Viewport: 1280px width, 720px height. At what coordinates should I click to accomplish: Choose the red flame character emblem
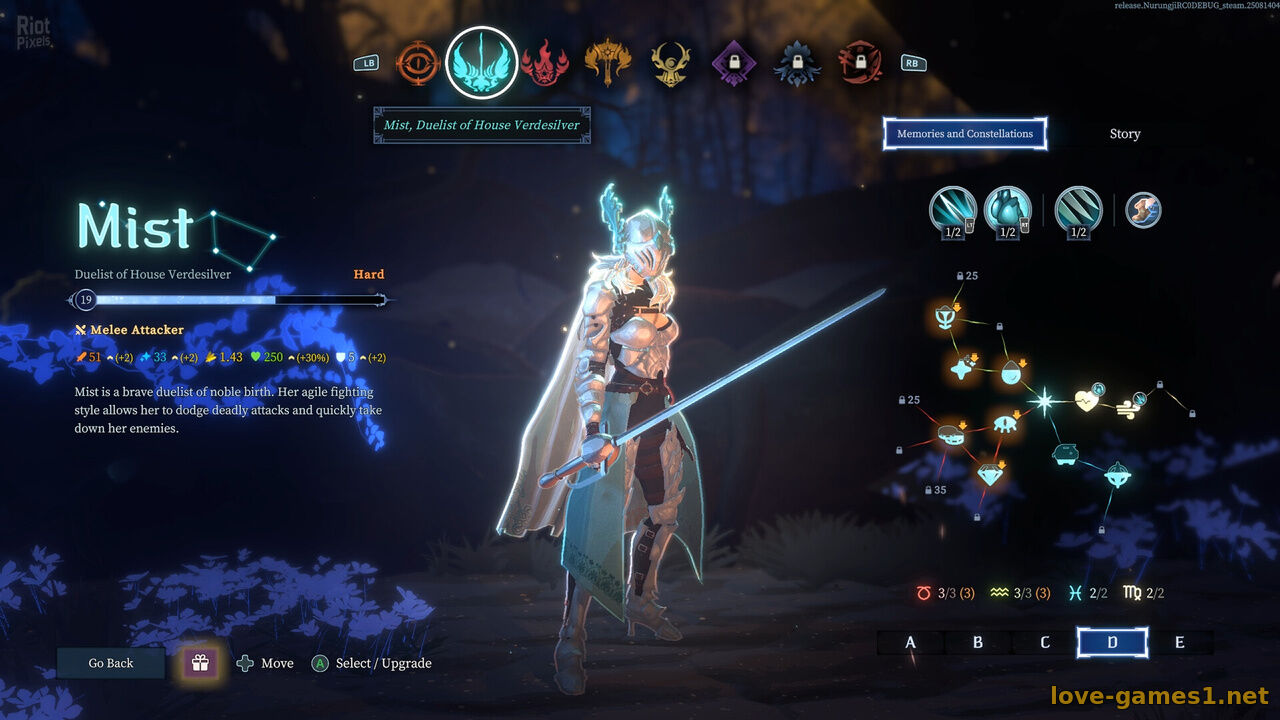click(545, 63)
